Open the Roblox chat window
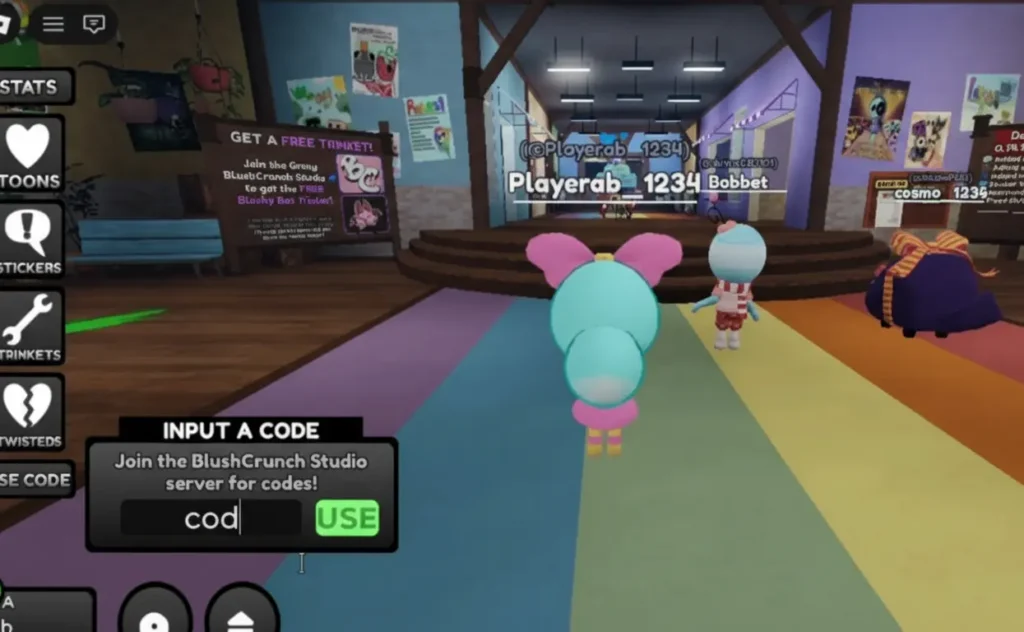 click(x=94, y=24)
